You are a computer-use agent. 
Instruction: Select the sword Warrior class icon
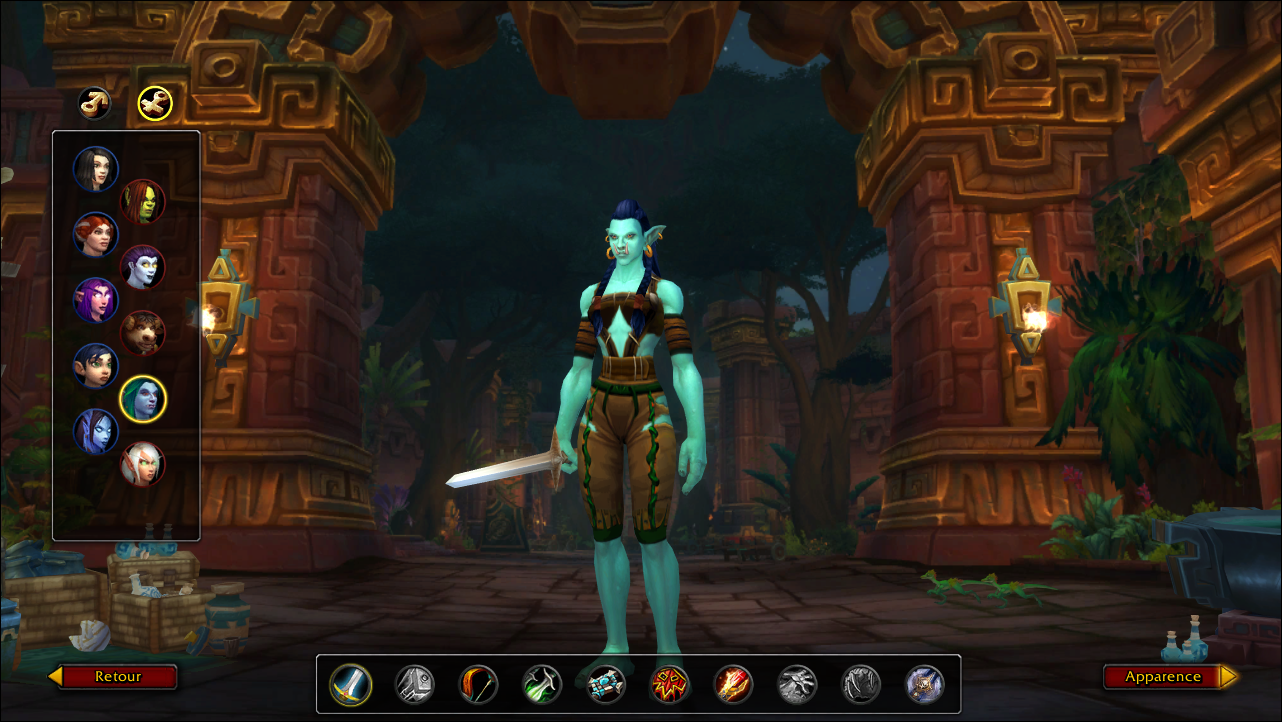coord(351,685)
